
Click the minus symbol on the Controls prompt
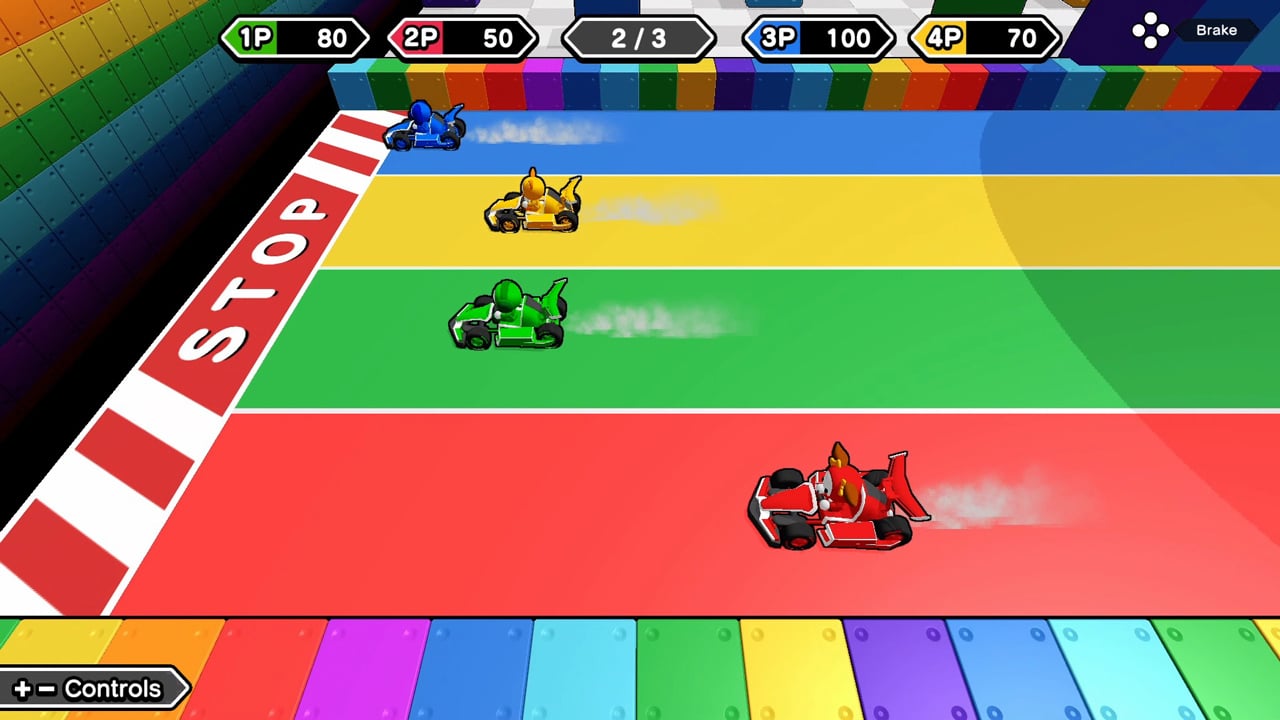tap(47, 688)
